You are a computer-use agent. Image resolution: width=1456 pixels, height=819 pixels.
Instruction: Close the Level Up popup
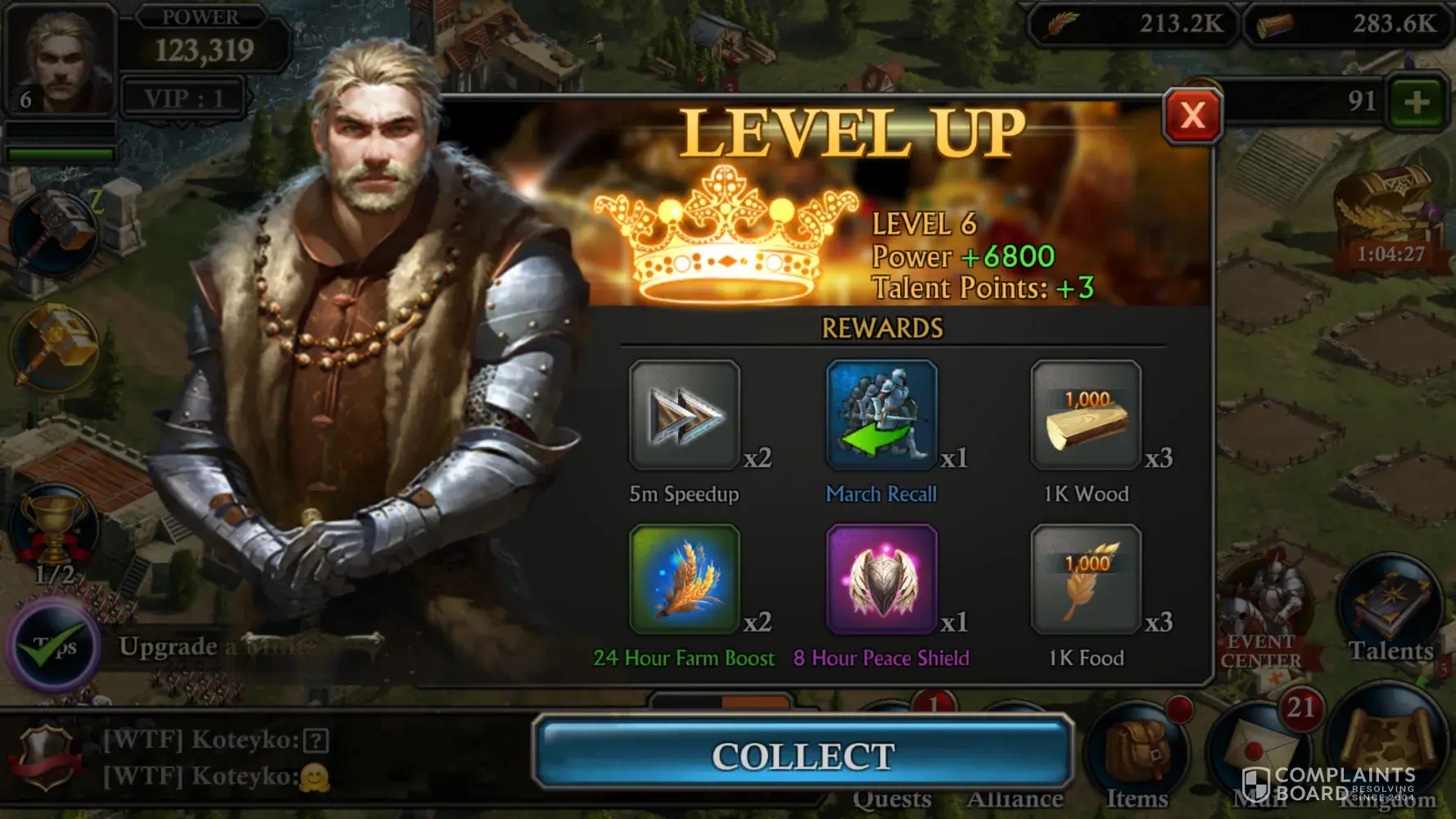coord(1192,115)
